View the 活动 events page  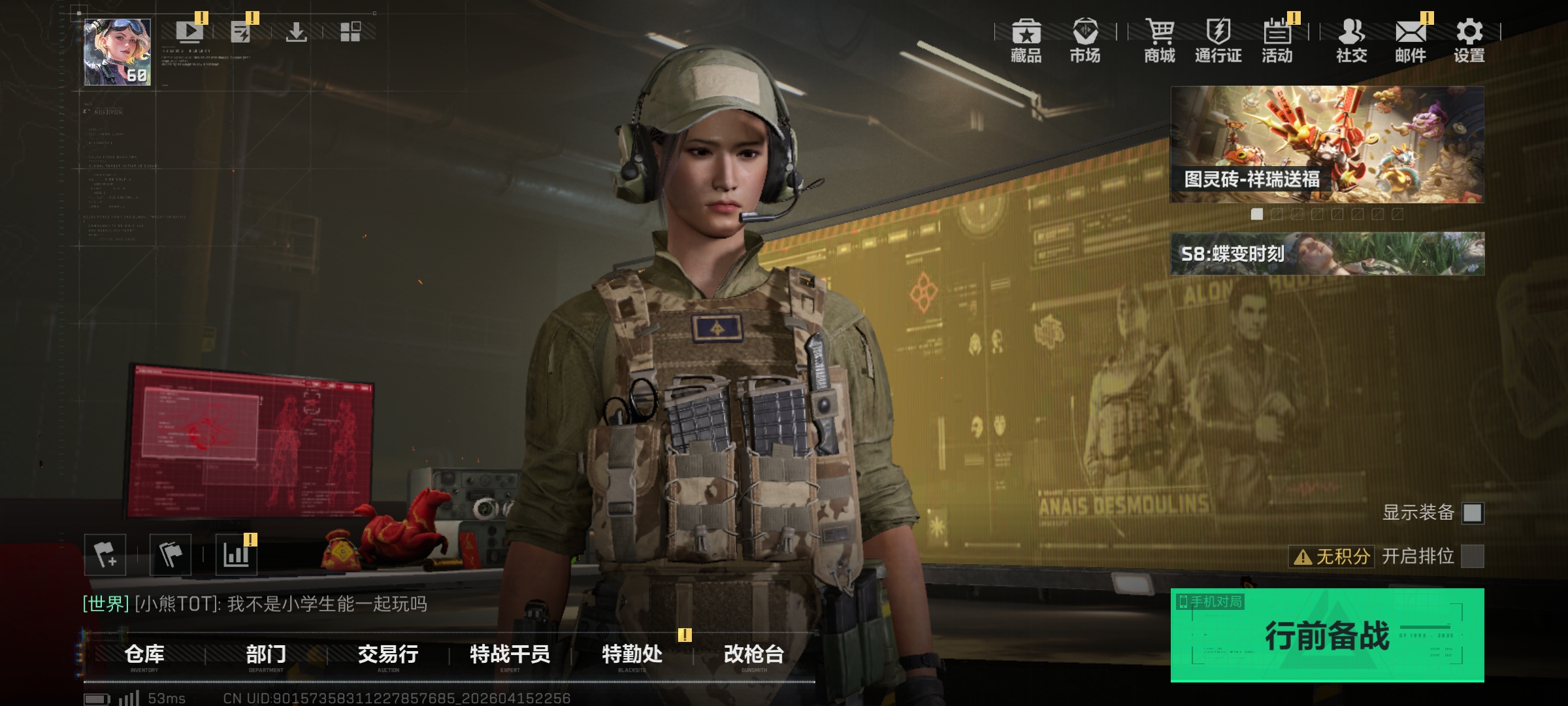(x=1277, y=41)
